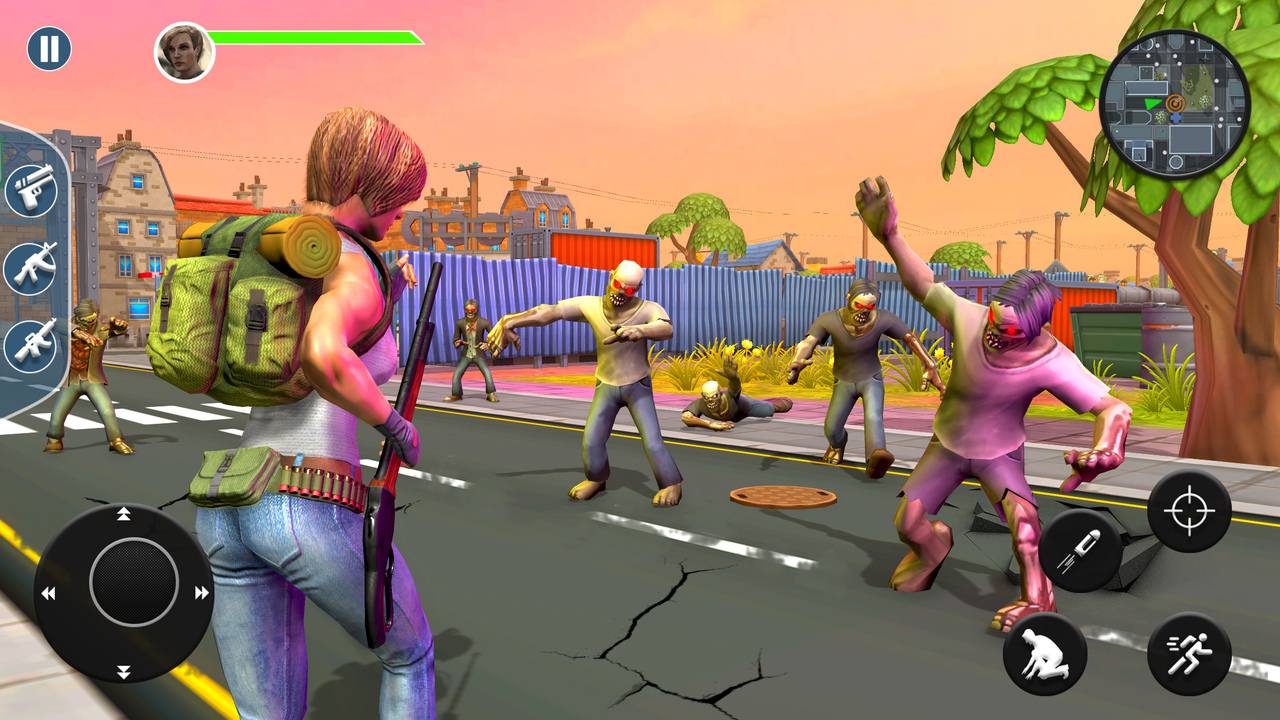1280x720 pixels.
Task: Sprint using the running figure button
Action: (x=1189, y=654)
